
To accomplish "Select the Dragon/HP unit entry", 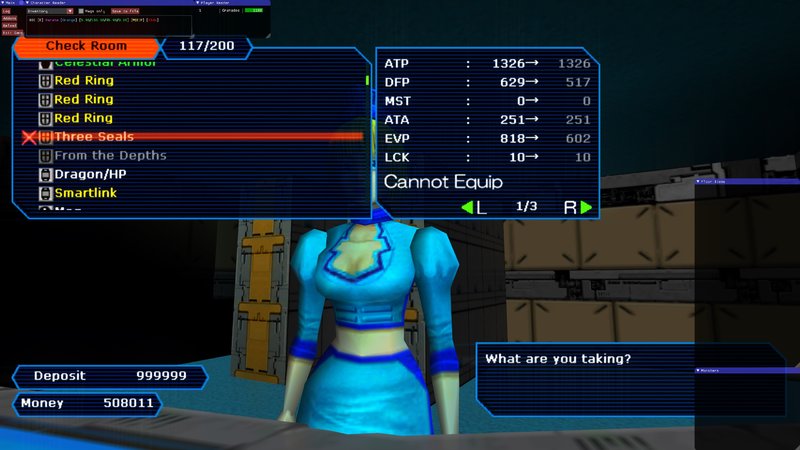I will (x=89, y=174).
